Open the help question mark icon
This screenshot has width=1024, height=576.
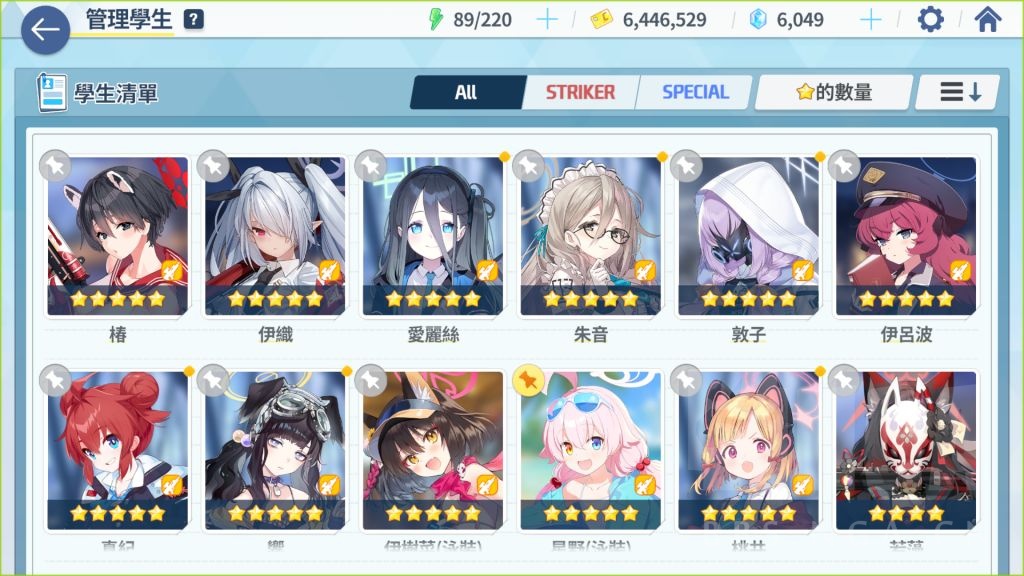pyautogui.click(x=194, y=20)
